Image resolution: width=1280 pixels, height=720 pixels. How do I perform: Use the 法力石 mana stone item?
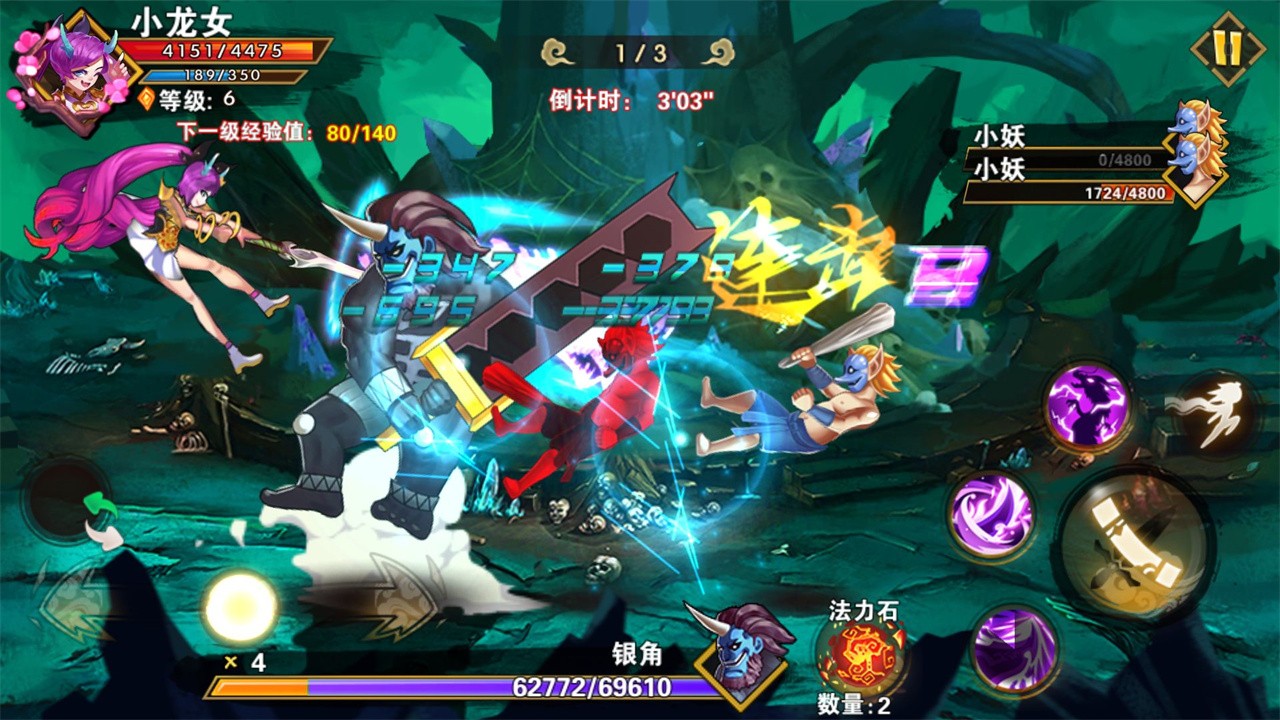pyautogui.click(x=862, y=655)
